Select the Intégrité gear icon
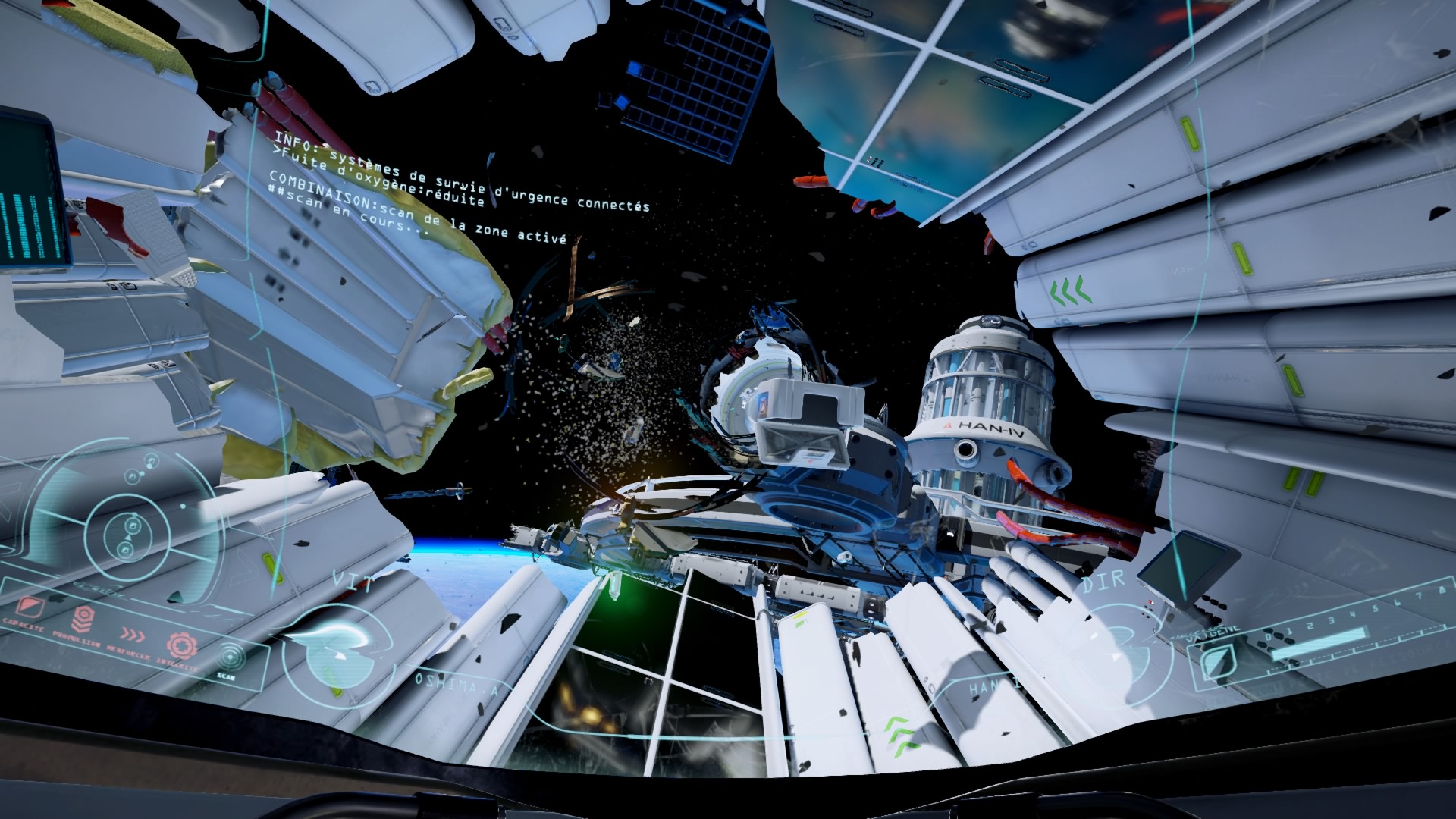 [x=181, y=645]
